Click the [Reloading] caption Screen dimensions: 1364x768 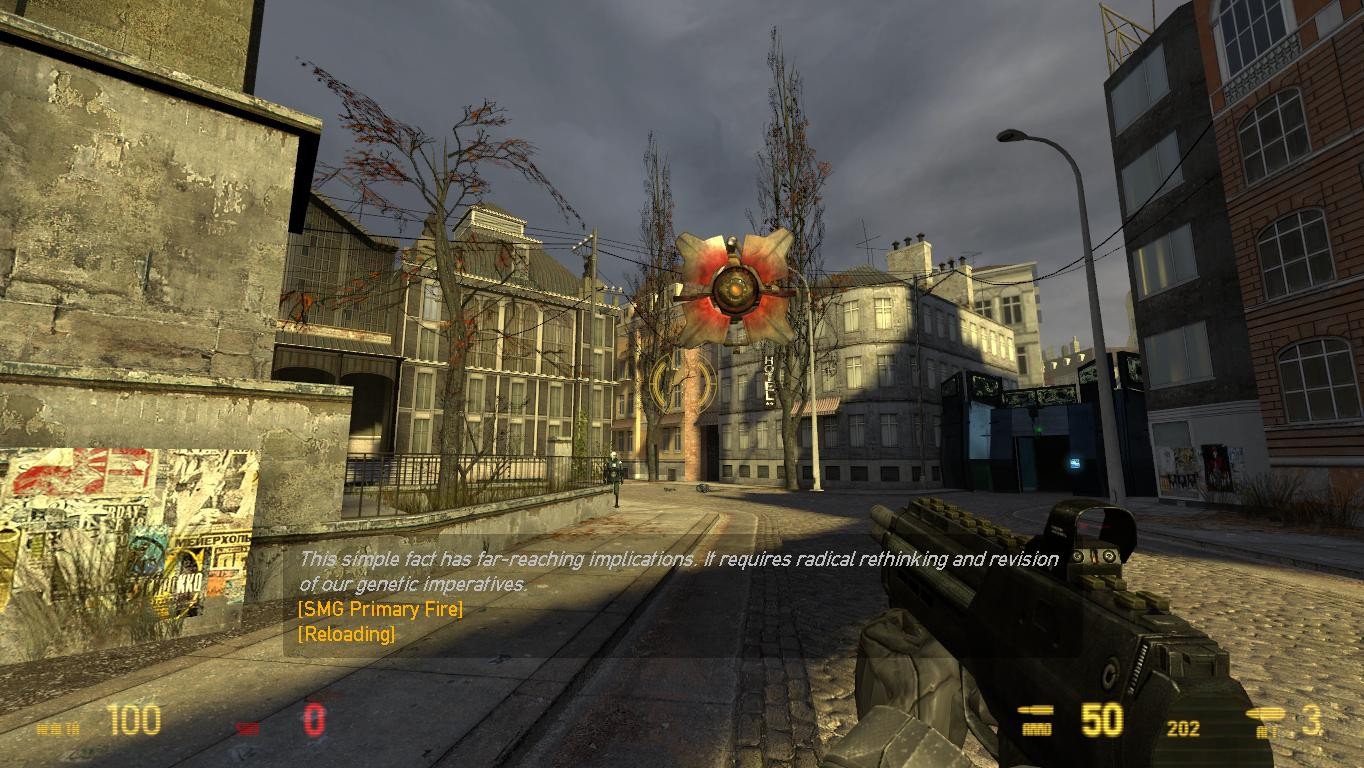[345, 632]
